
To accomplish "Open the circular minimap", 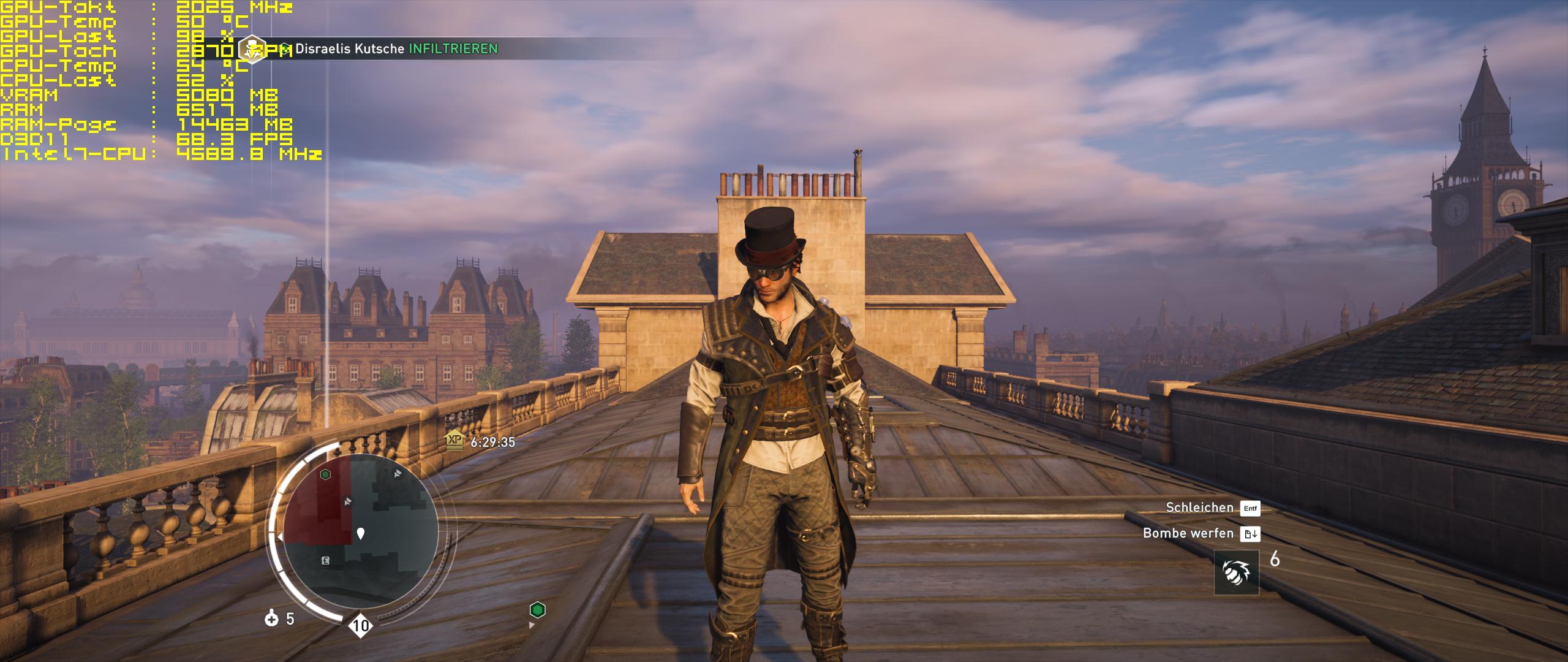I will click(360, 532).
